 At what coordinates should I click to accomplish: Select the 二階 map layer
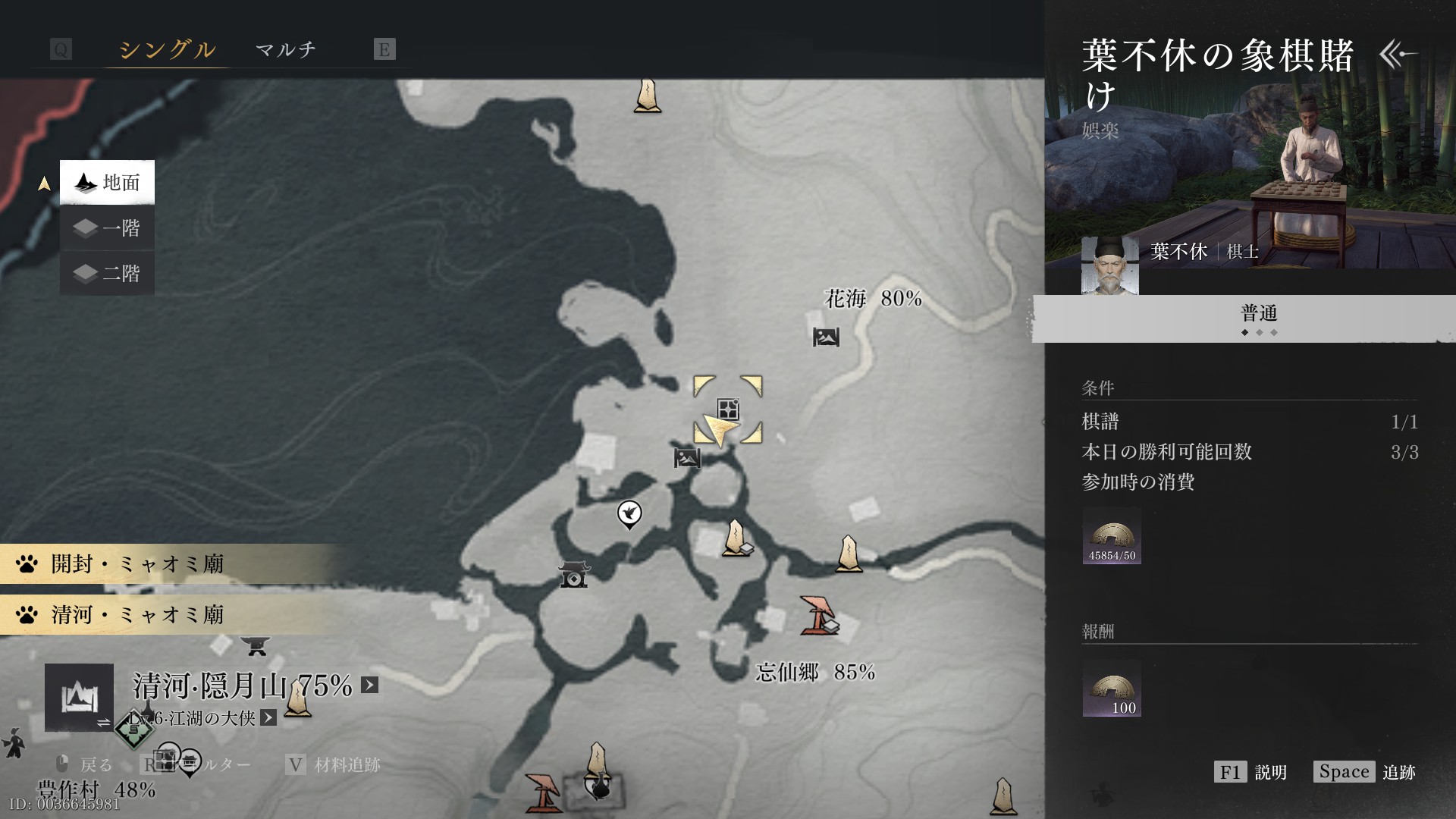[107, 273]
